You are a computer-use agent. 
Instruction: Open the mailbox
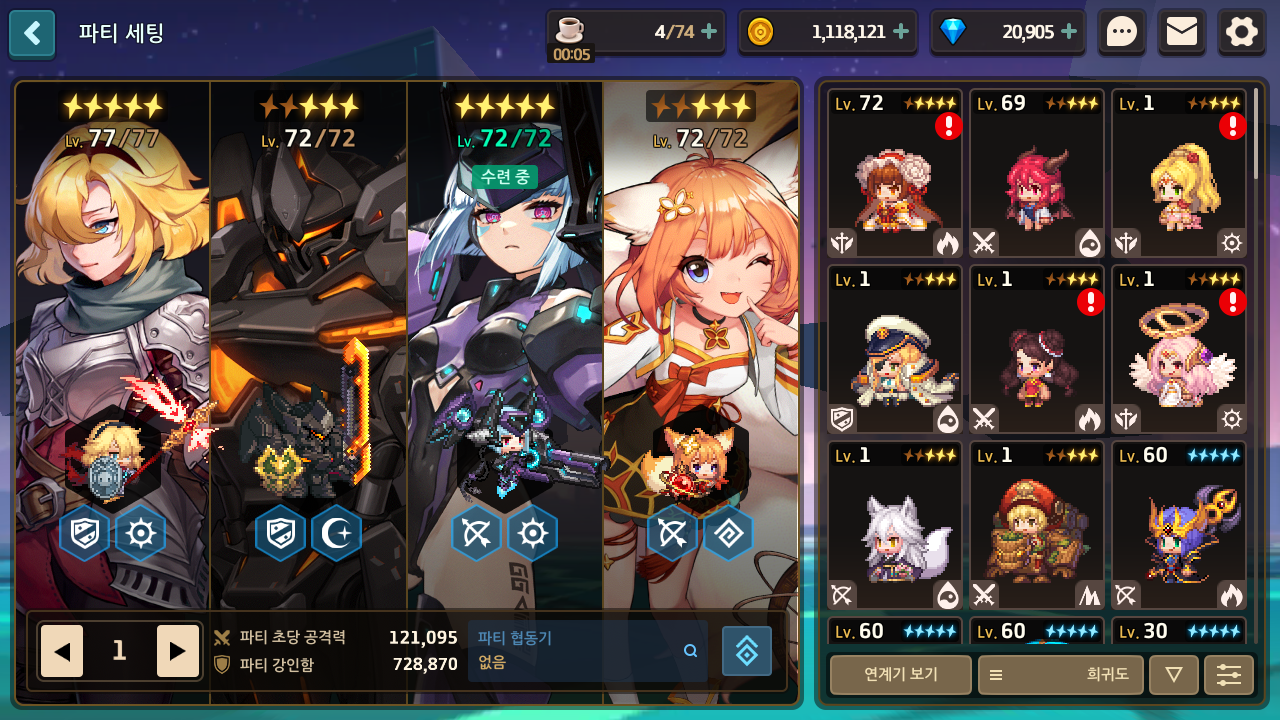(1182, 33)
